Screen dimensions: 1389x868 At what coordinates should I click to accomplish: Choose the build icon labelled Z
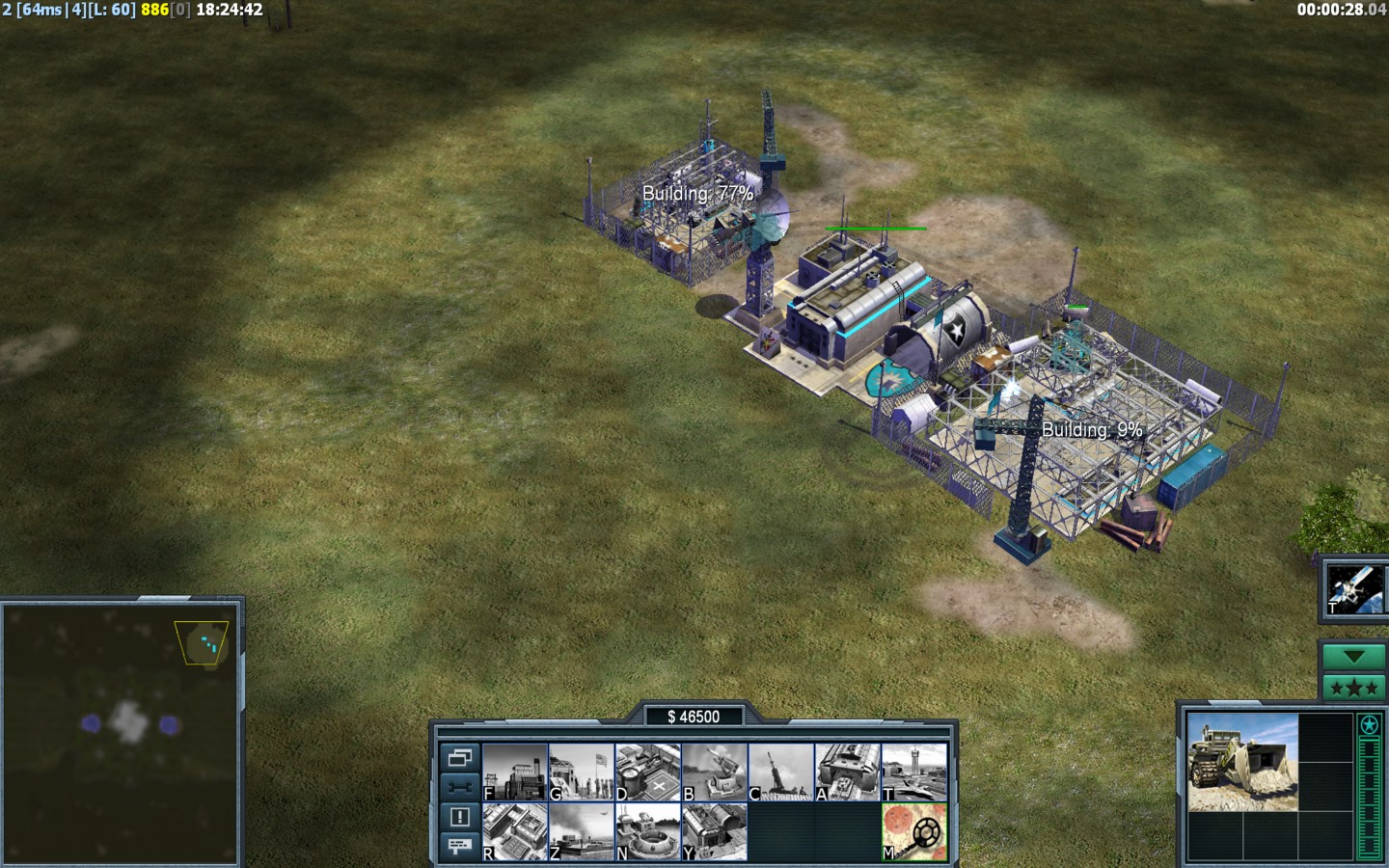click(582, 831)
